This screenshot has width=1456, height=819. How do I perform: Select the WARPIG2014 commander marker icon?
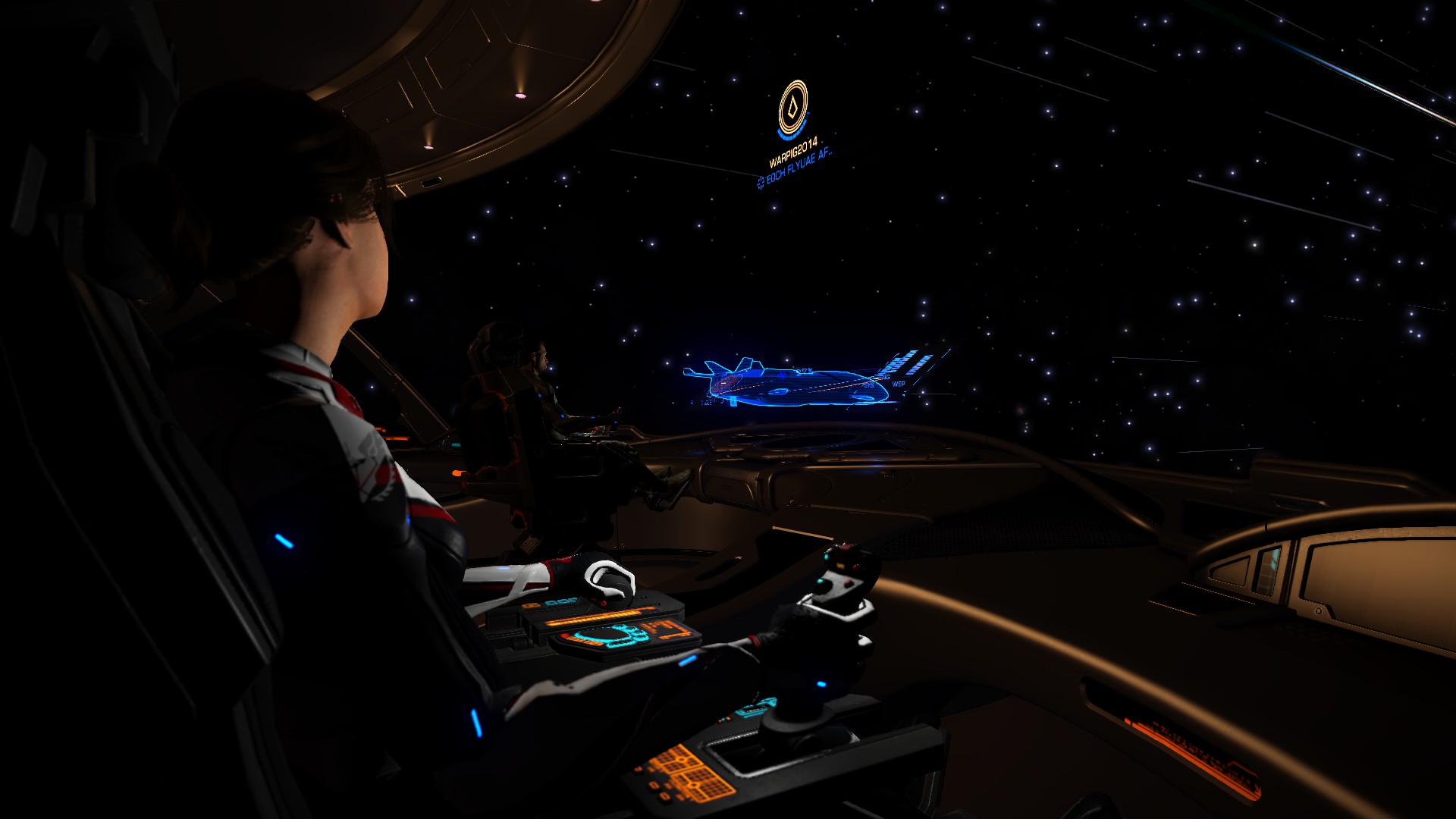793,108
